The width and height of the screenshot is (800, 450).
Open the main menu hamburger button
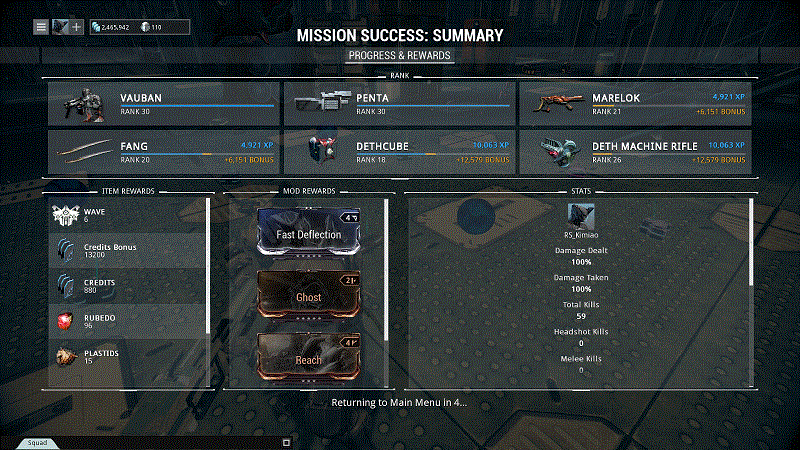pos(41,26)
